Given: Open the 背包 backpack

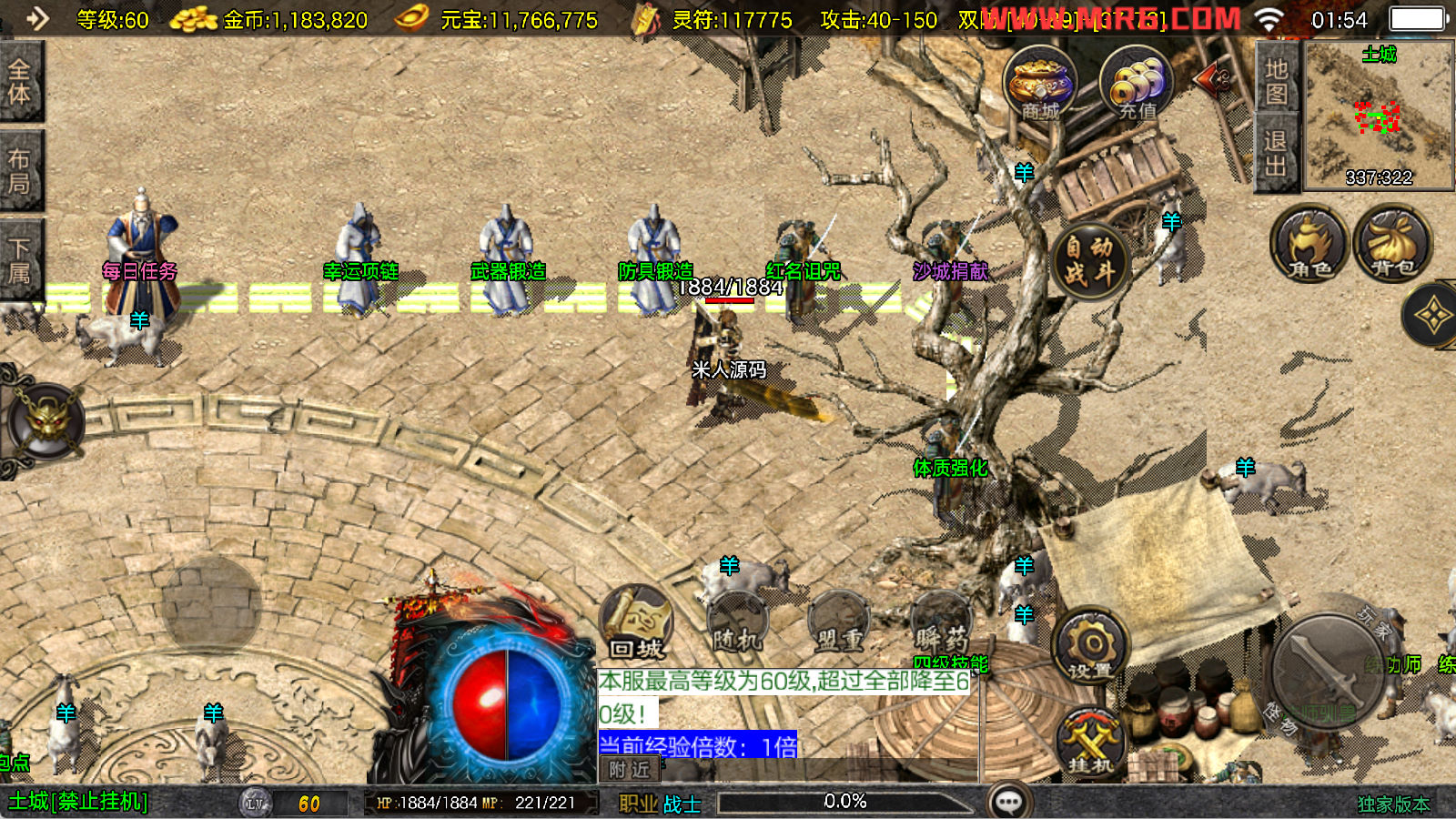Looking at the screenshot, I should click(1392, 244).
